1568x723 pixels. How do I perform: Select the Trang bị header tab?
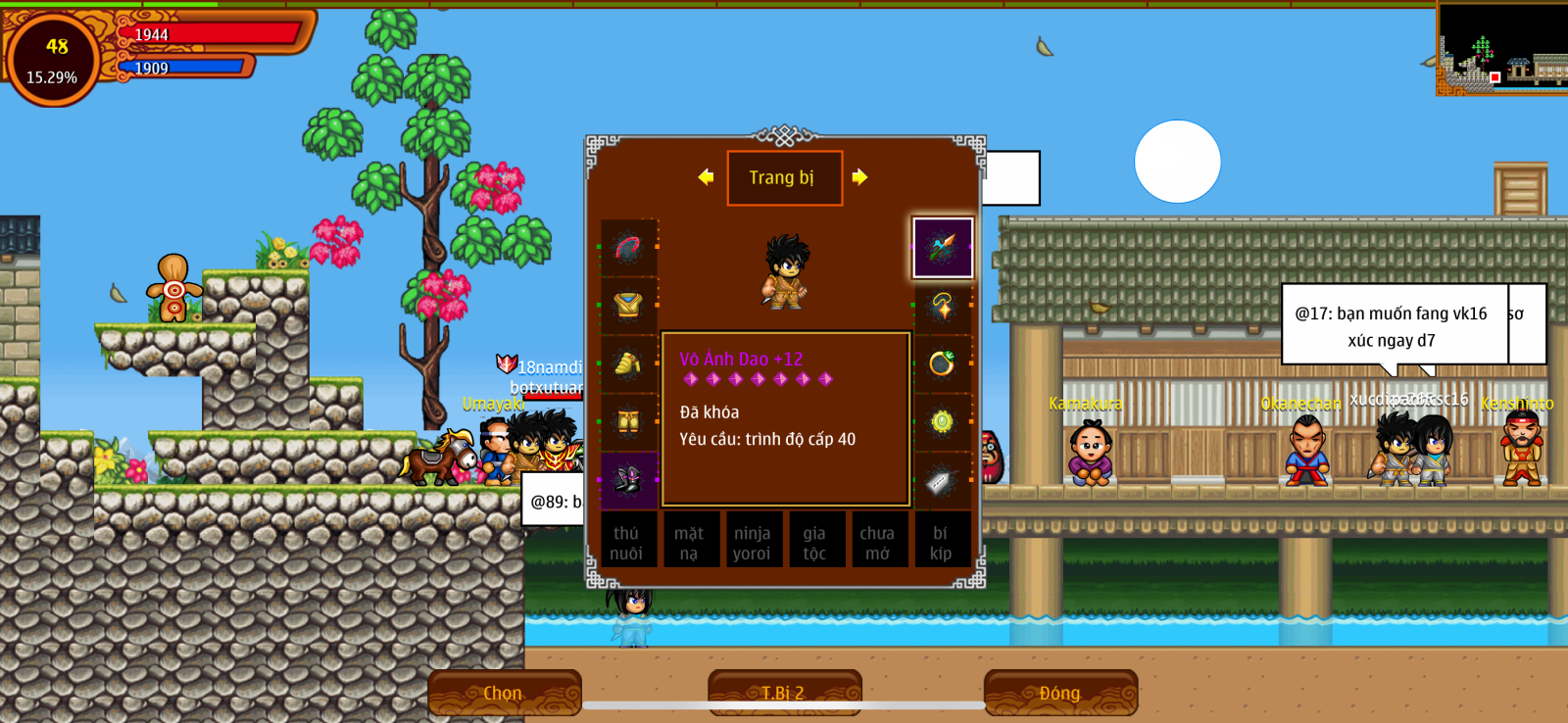[x=784, y=177]
